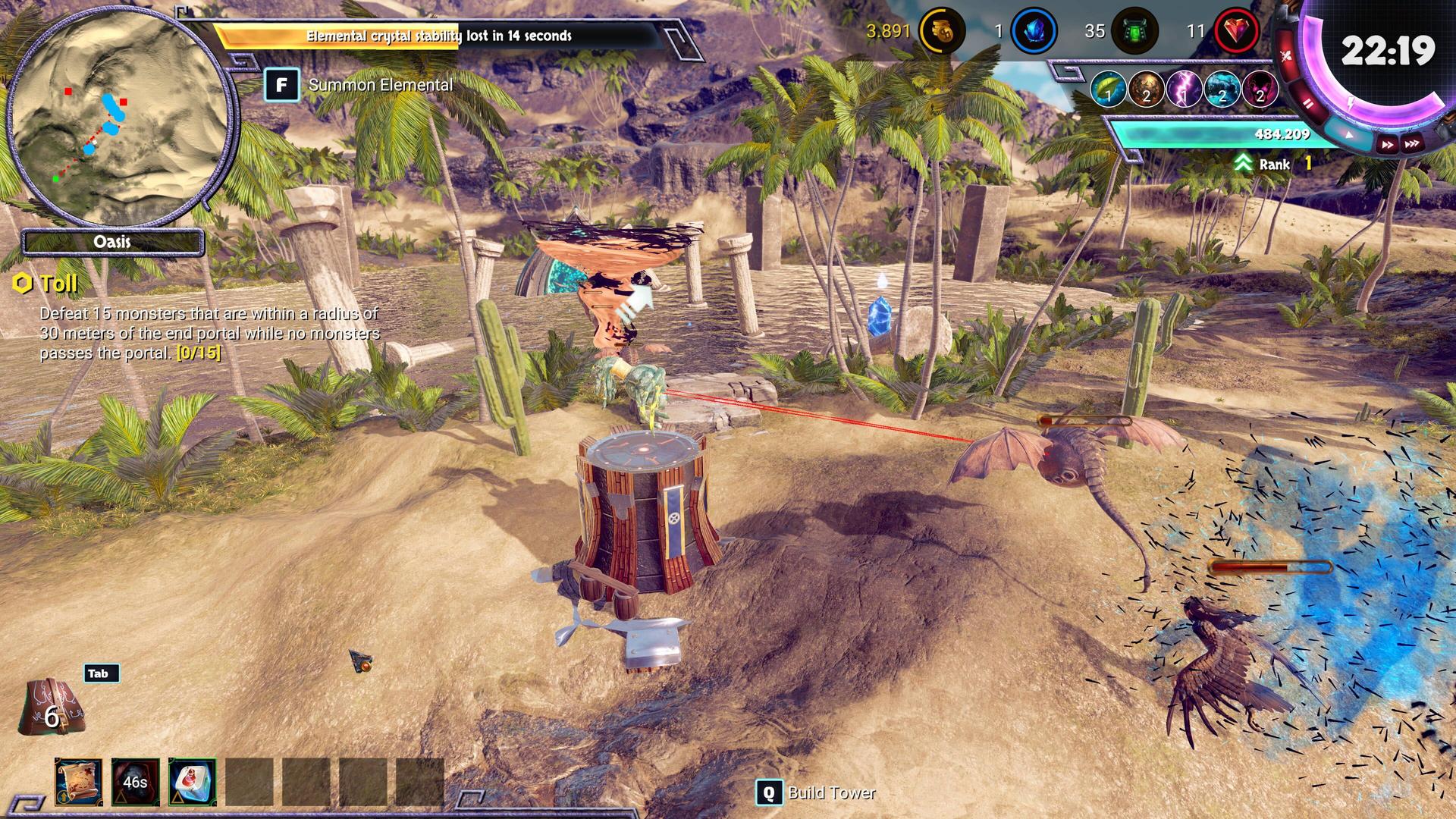Click the red heart gem lives icon

tap(1237, 31)
